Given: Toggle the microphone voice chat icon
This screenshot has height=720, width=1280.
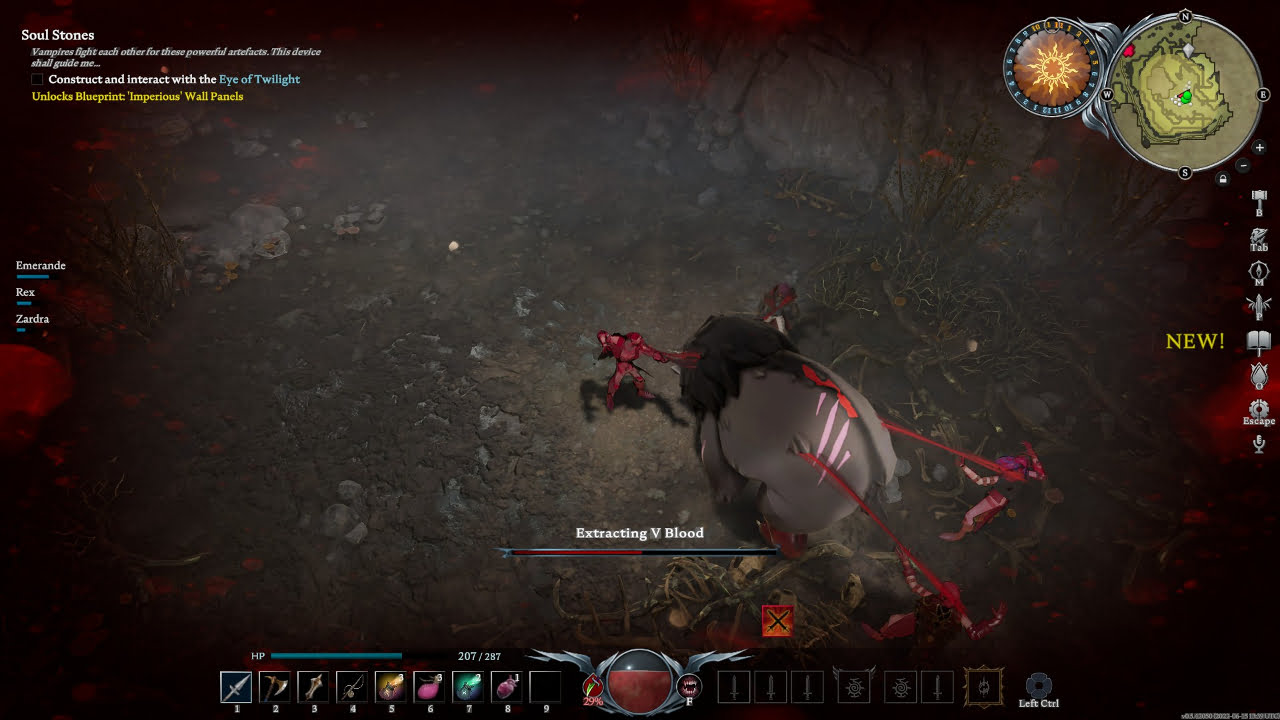Looking at the screenshot, I should (x=1259, y=444).
